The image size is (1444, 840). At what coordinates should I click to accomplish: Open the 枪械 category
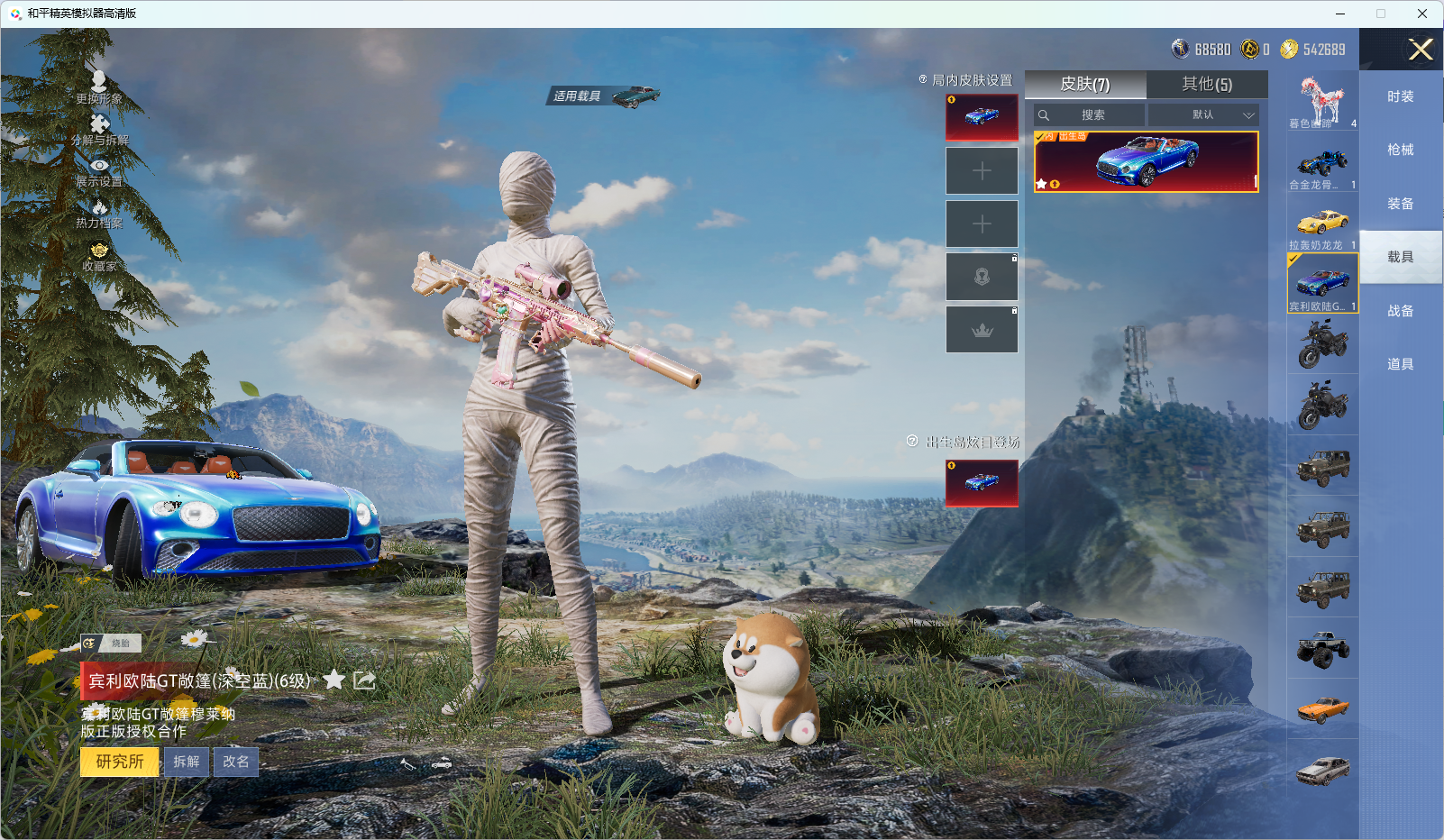[x=1400, y=150]
